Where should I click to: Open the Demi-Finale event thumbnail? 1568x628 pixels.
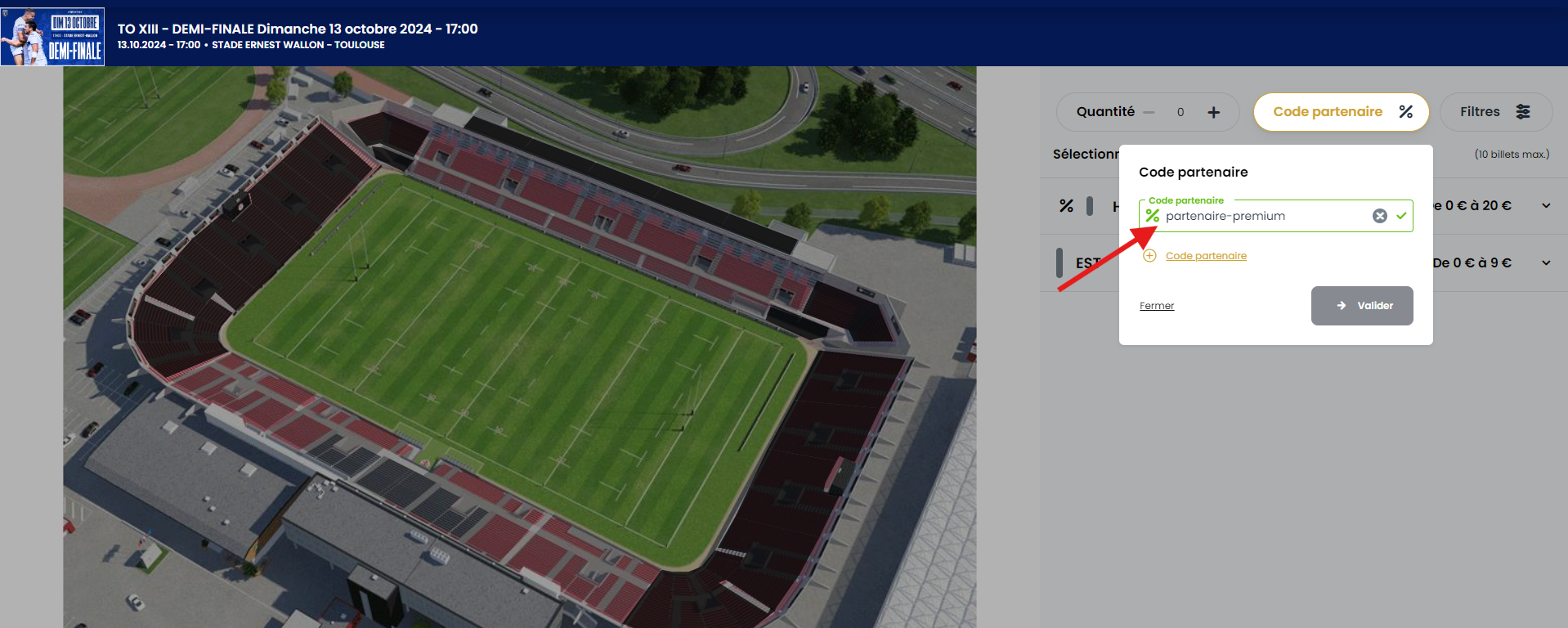(x=53, y=37)
